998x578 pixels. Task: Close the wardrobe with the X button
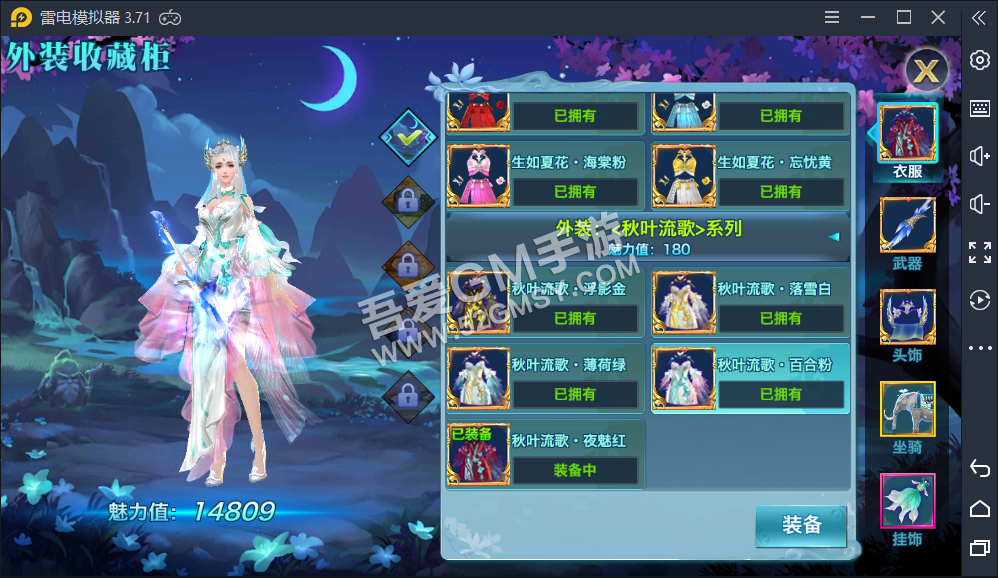[927, 70]
